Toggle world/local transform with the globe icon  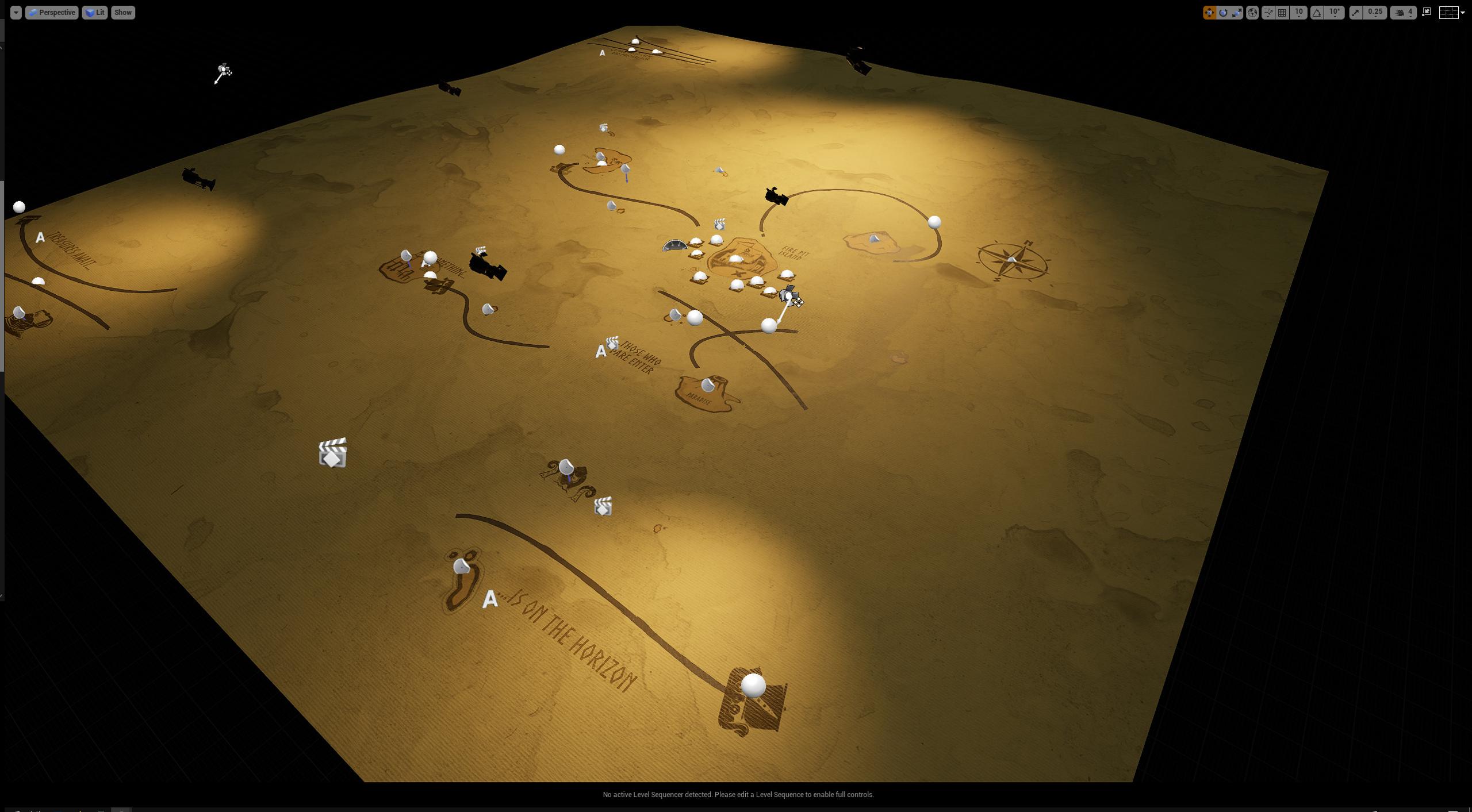point(1253,13)
